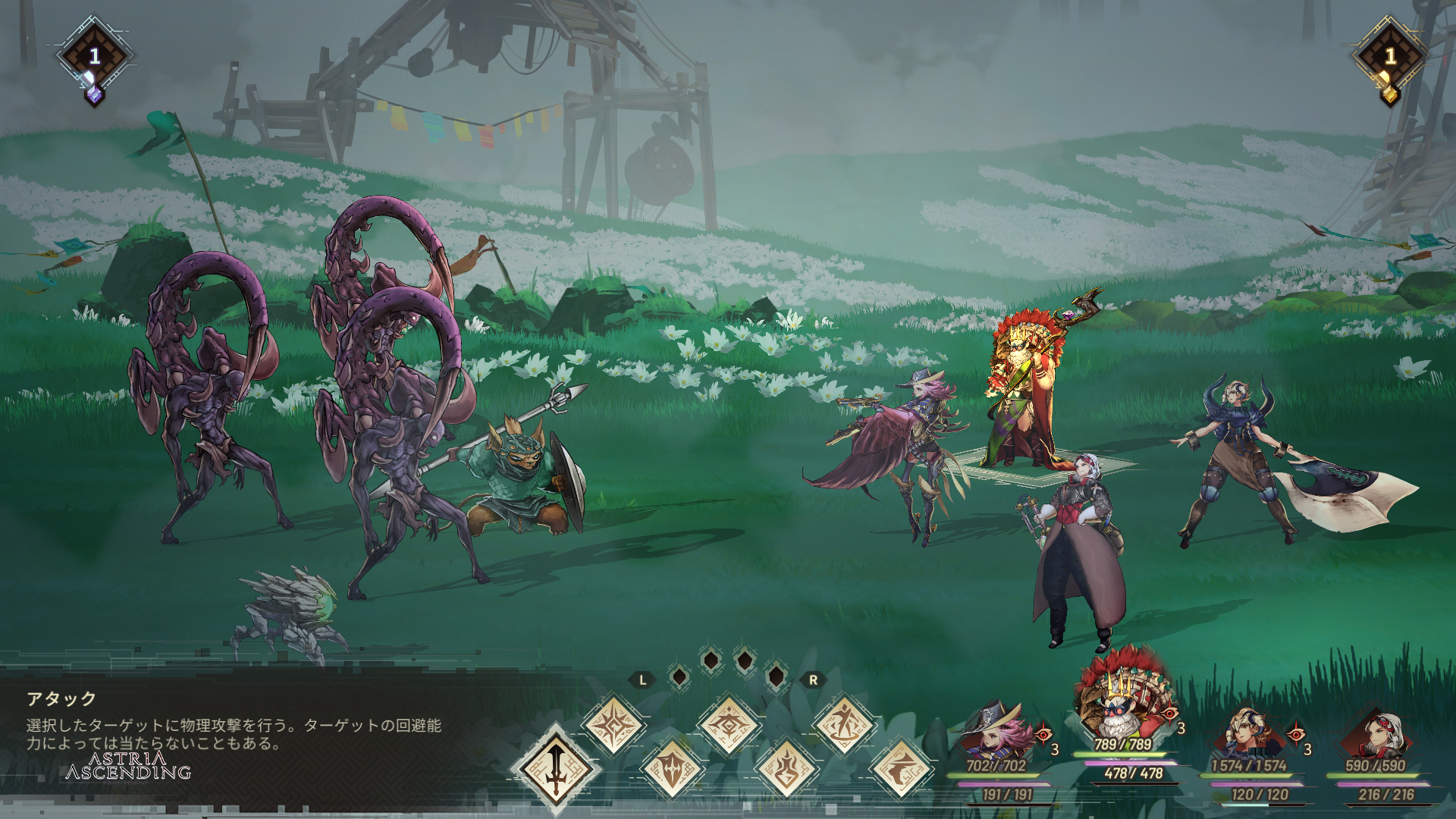Screen dimensions: 1456x819
Task: Open the potion flask item command
Action: tap(786, 769)
